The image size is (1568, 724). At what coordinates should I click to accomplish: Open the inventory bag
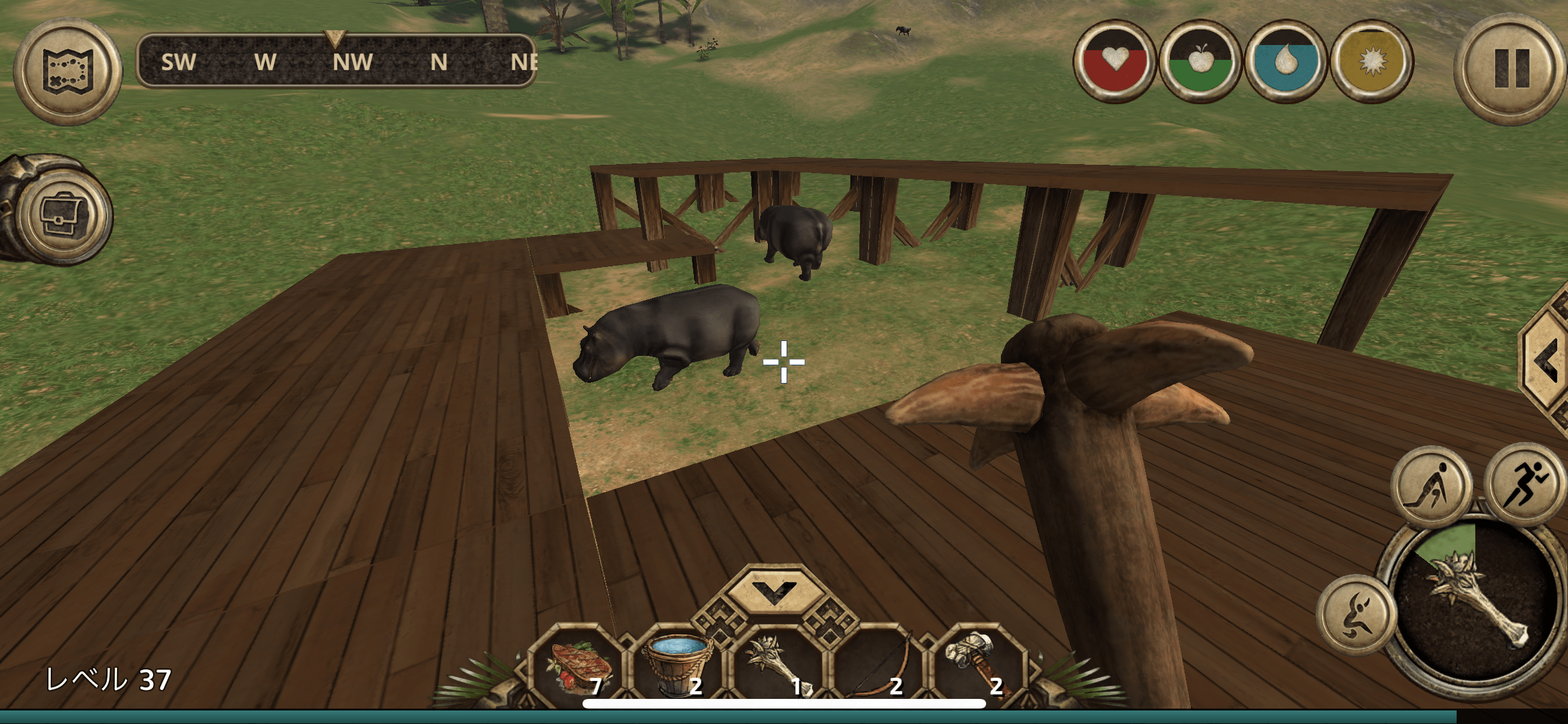click(x=62, y=214)
